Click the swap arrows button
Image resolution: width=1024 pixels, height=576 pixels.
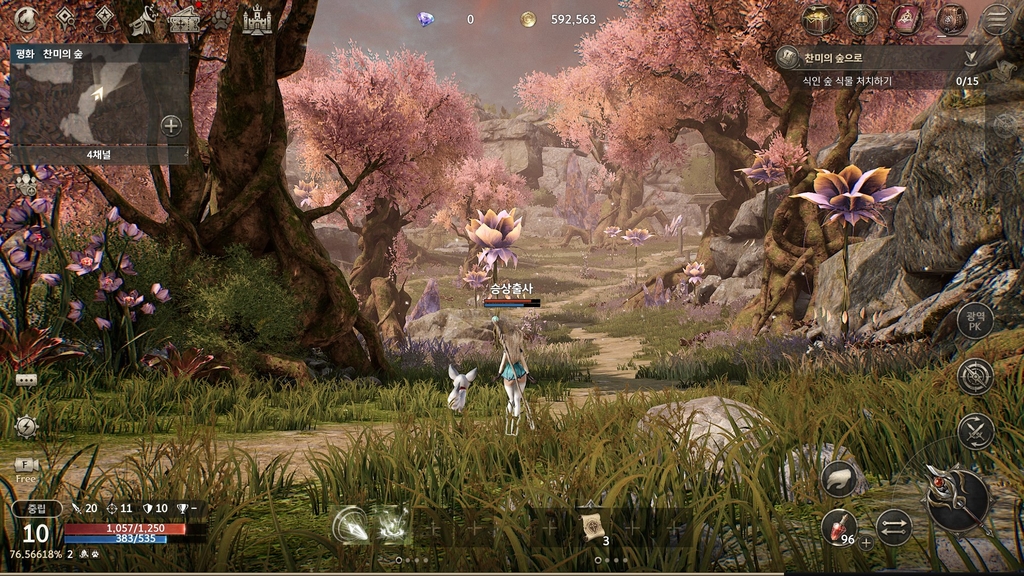coord(893,527)
